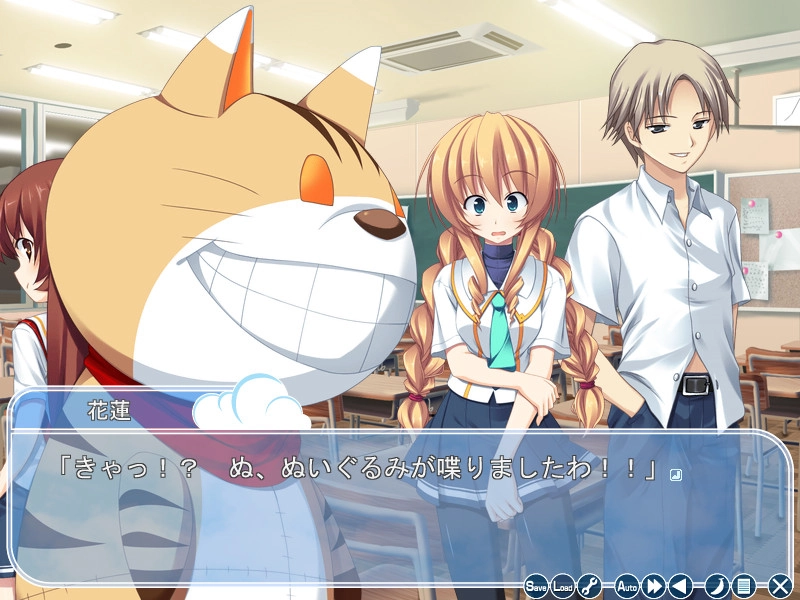Fast-forward with the double-arrow skip button
This screenshot has width=800, height=600.
(x=655, y=586)
